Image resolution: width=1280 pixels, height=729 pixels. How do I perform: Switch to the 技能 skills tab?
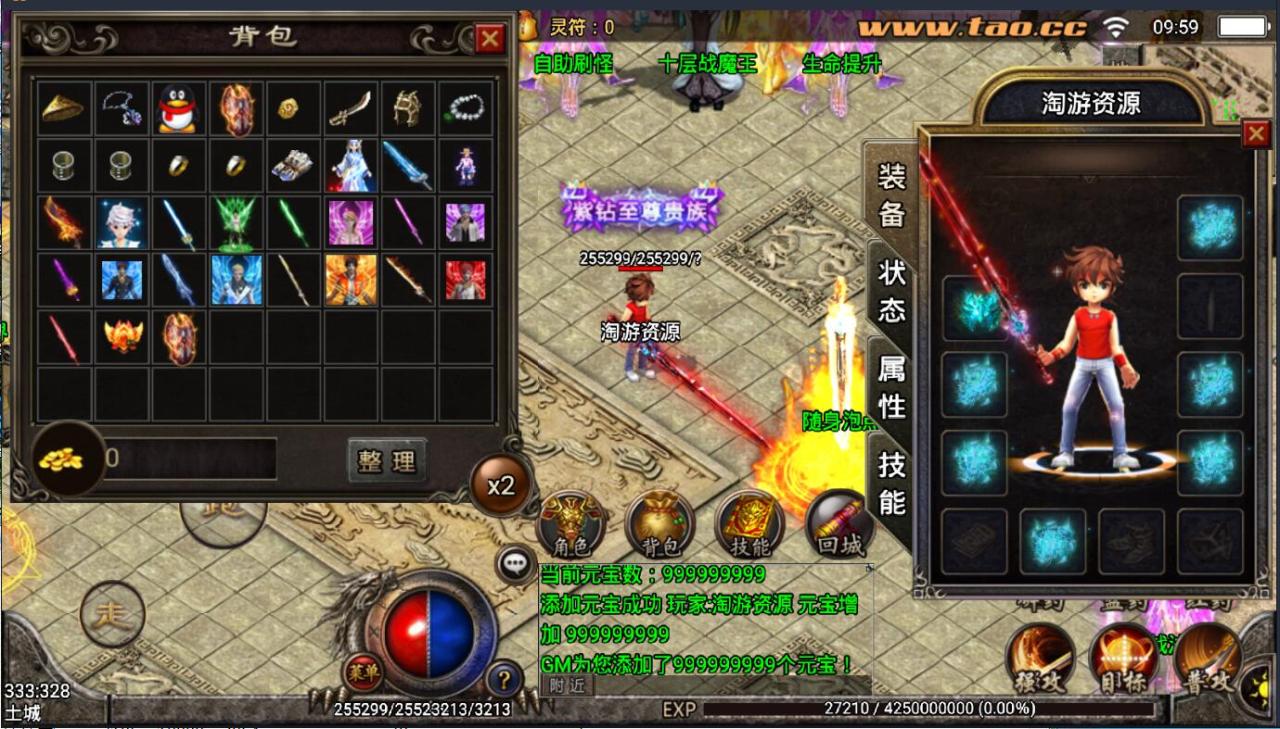click(891, 482)
